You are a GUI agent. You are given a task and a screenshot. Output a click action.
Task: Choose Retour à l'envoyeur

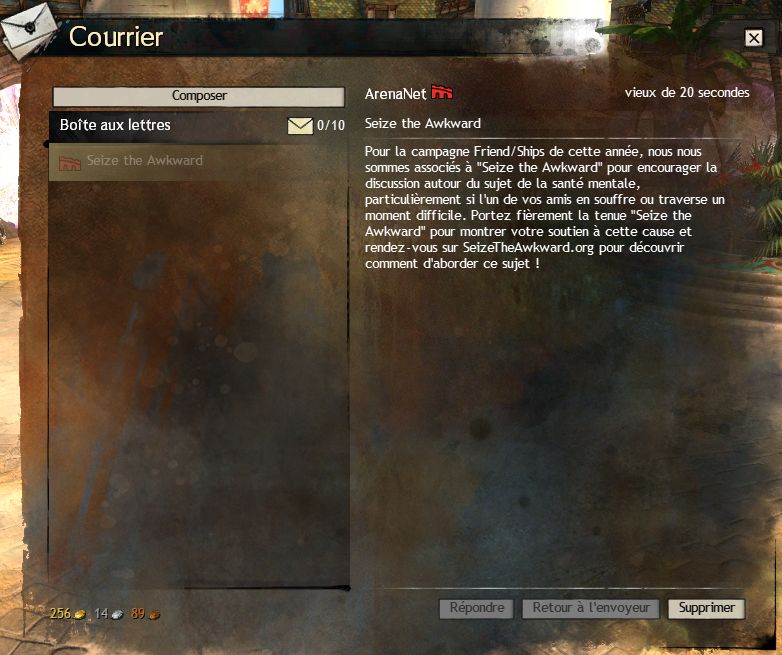pyautogui.click(x=591, y=608)
